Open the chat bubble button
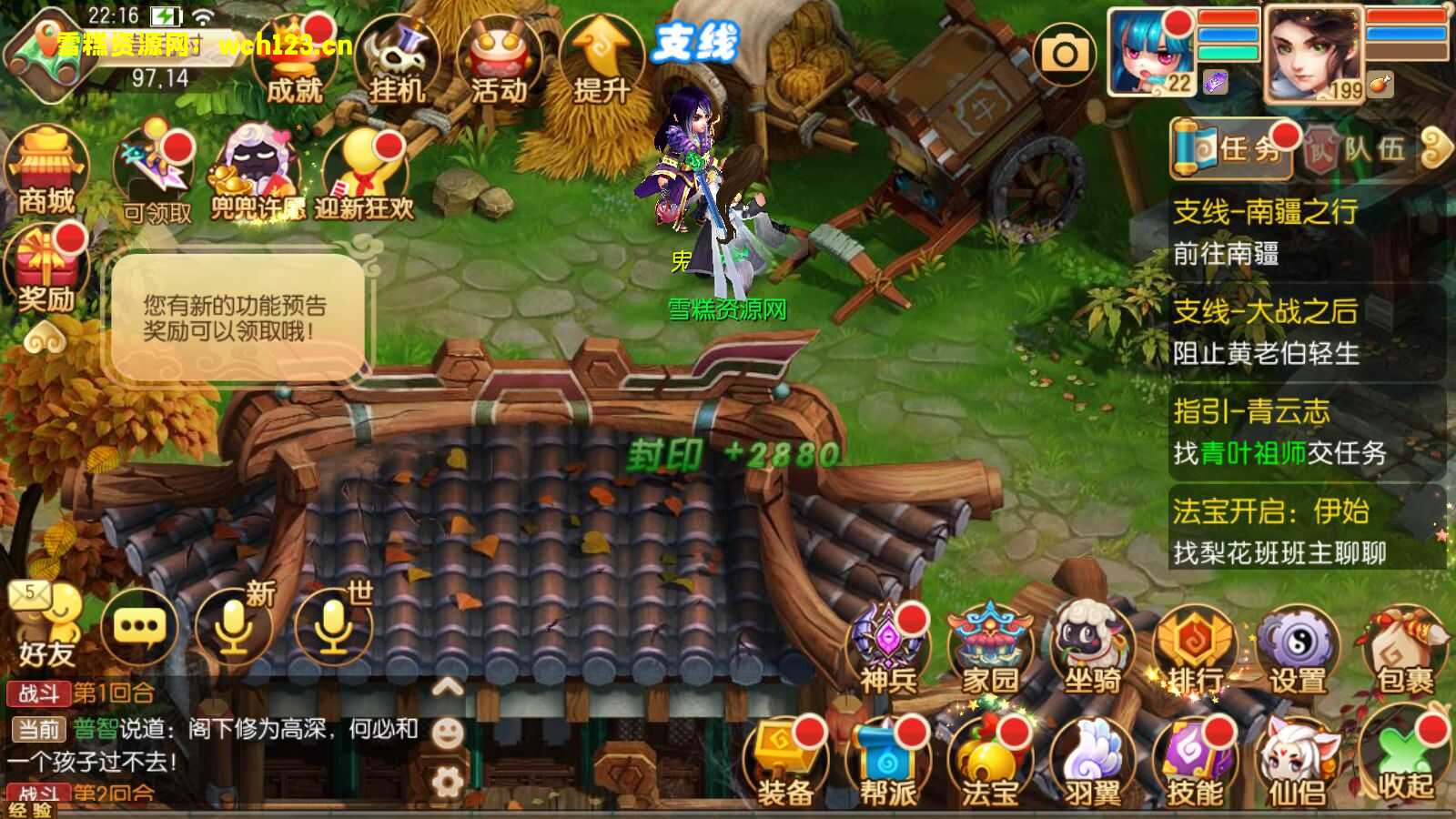Screen dimensions: 1456x819 coord(139,627)
